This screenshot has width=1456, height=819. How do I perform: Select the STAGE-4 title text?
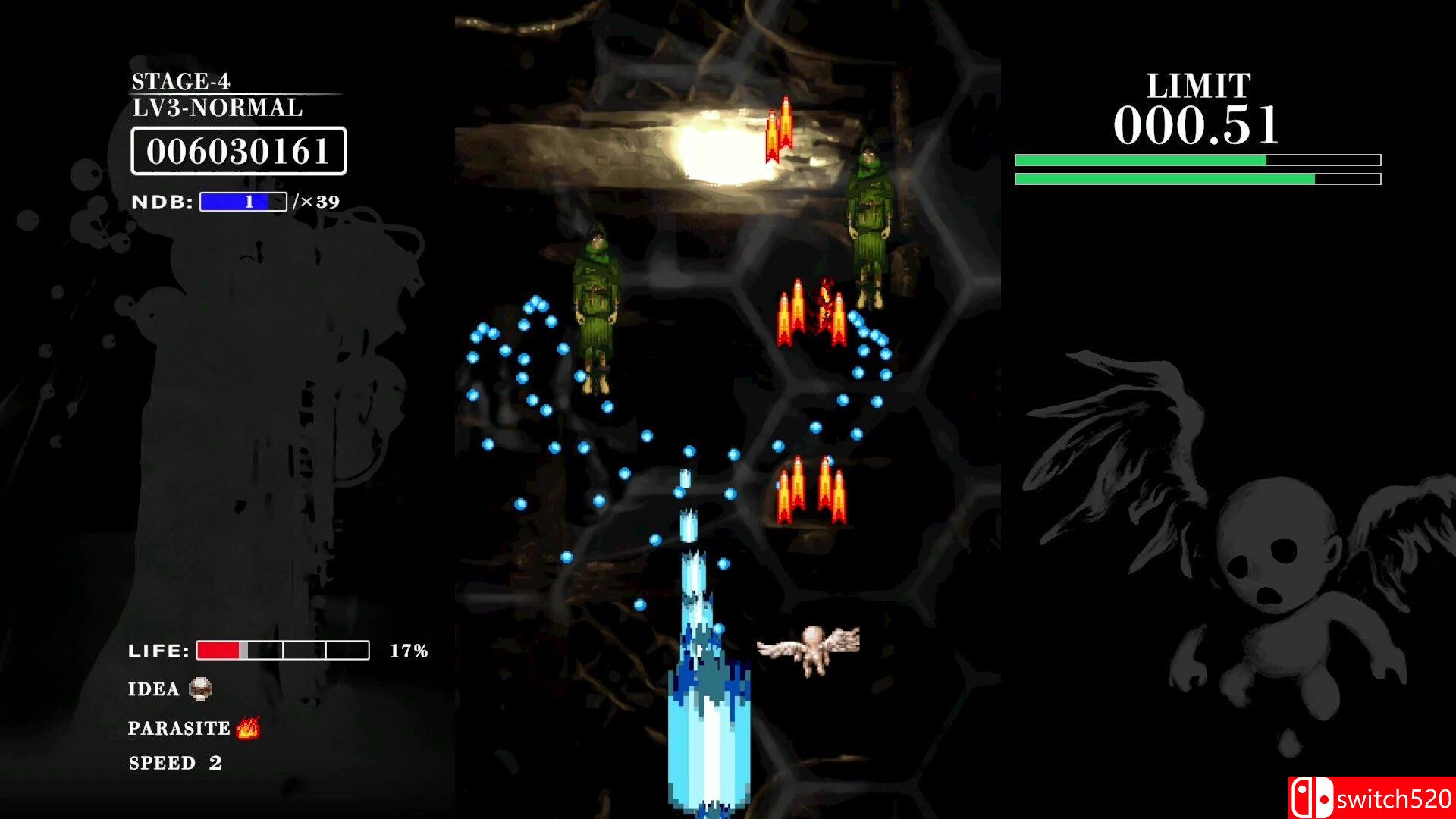tap(182, 80)
